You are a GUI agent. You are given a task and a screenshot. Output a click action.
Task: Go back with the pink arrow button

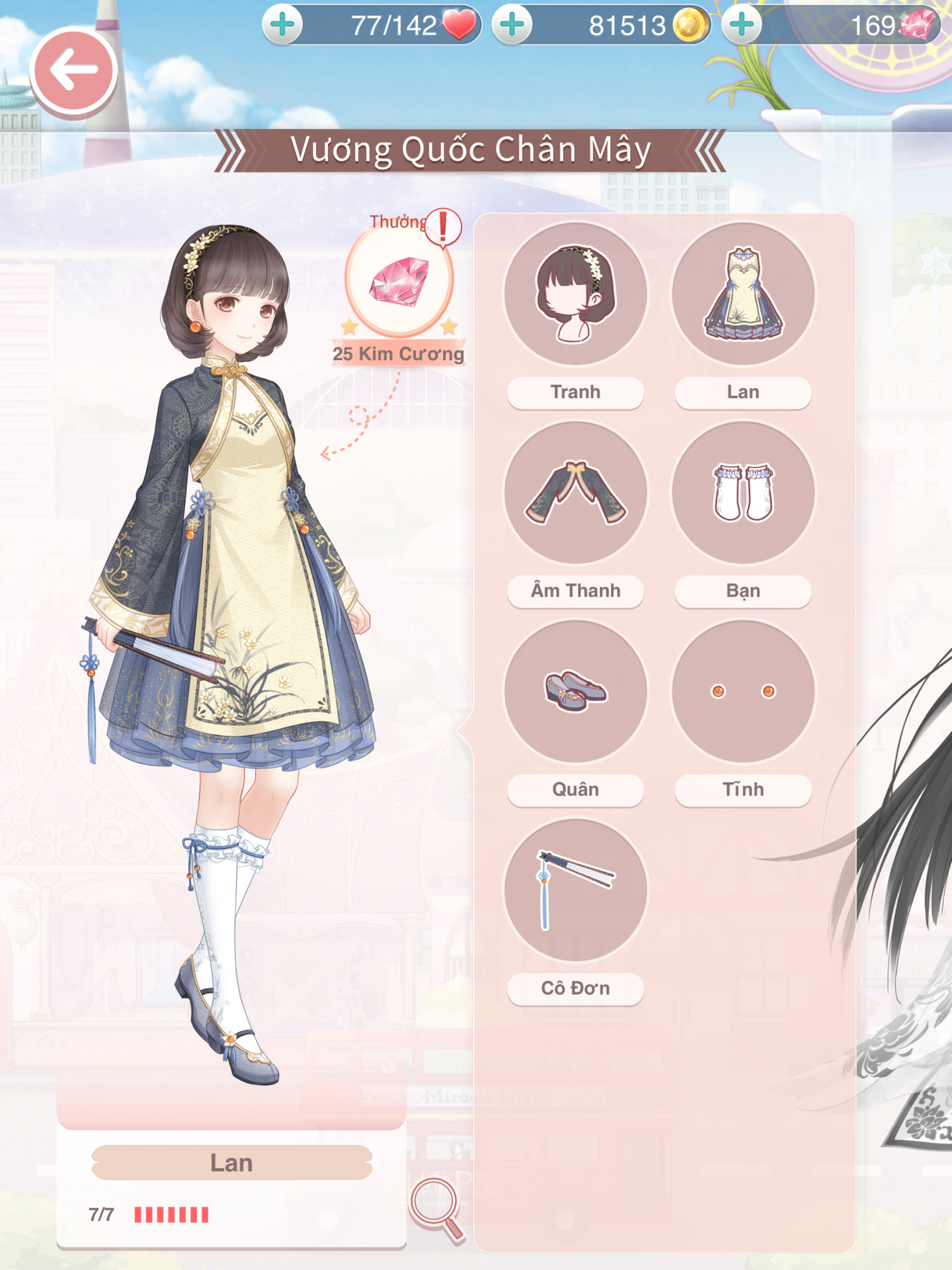73,70
